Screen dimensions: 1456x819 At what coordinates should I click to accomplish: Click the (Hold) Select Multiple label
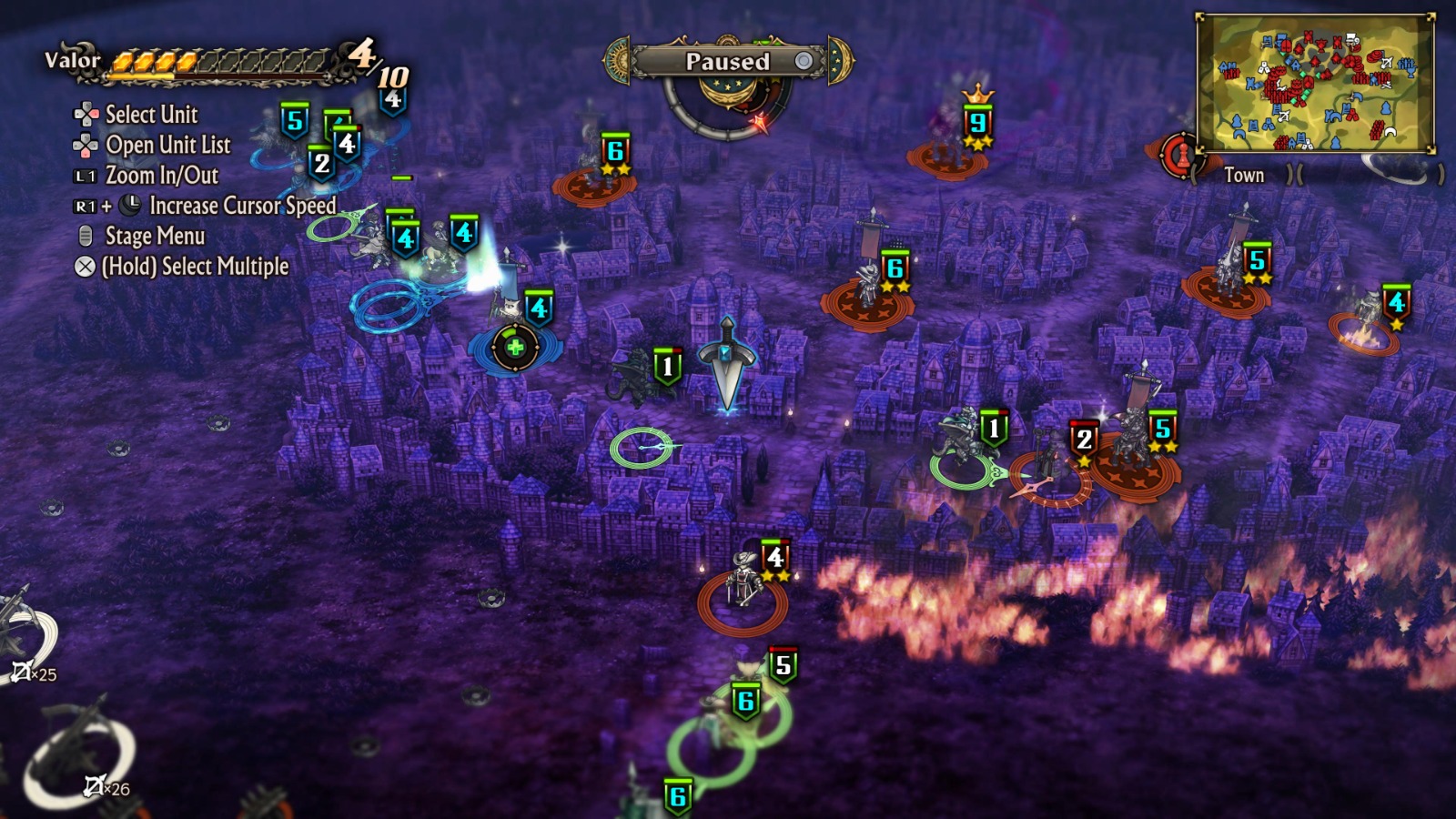pos(196,268)
